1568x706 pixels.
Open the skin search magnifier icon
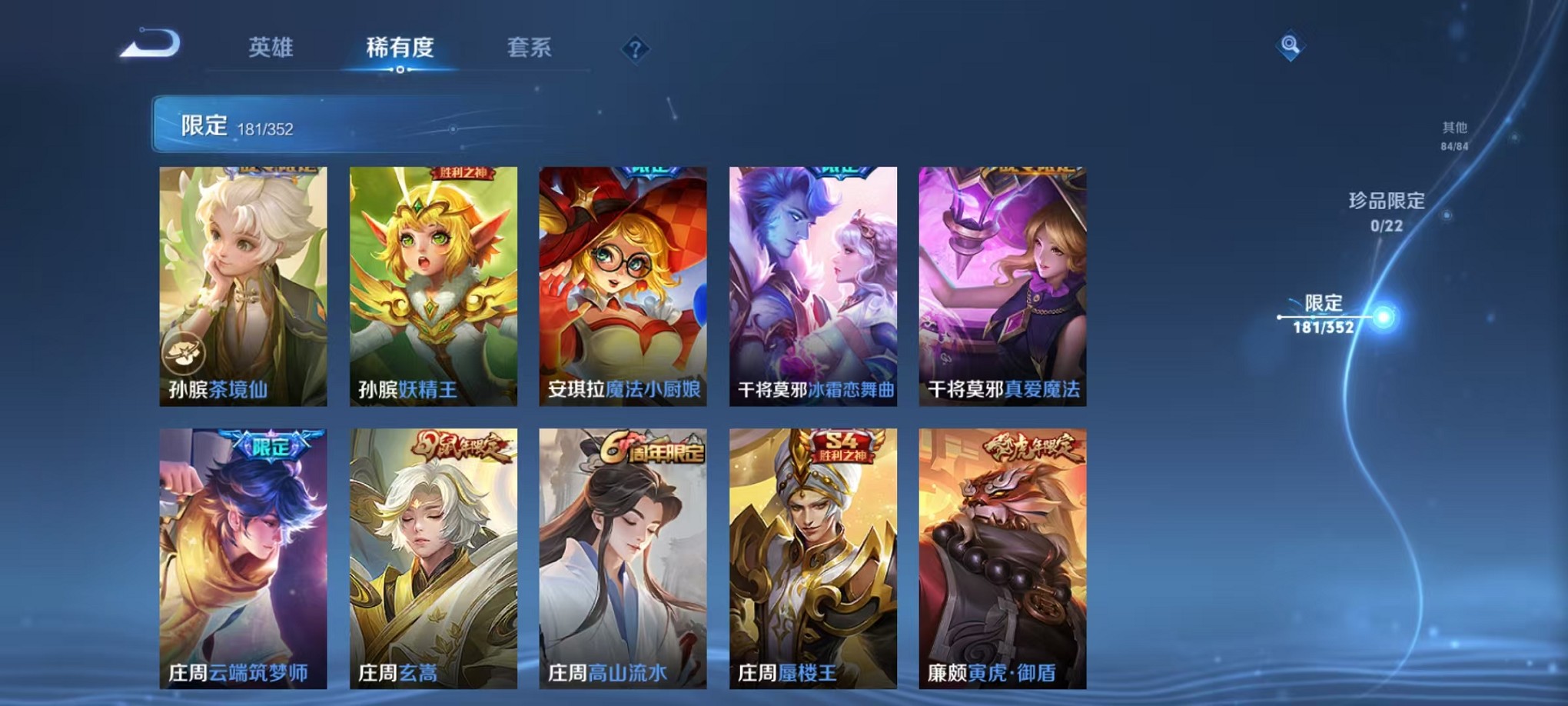[1288, 45]
